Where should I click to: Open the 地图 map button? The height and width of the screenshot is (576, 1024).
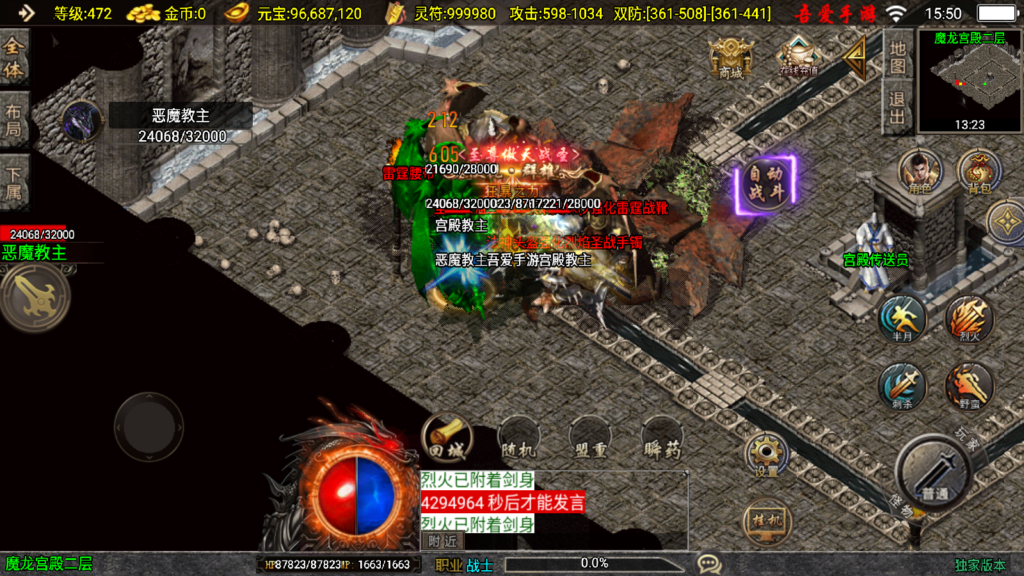coord(898,56)
